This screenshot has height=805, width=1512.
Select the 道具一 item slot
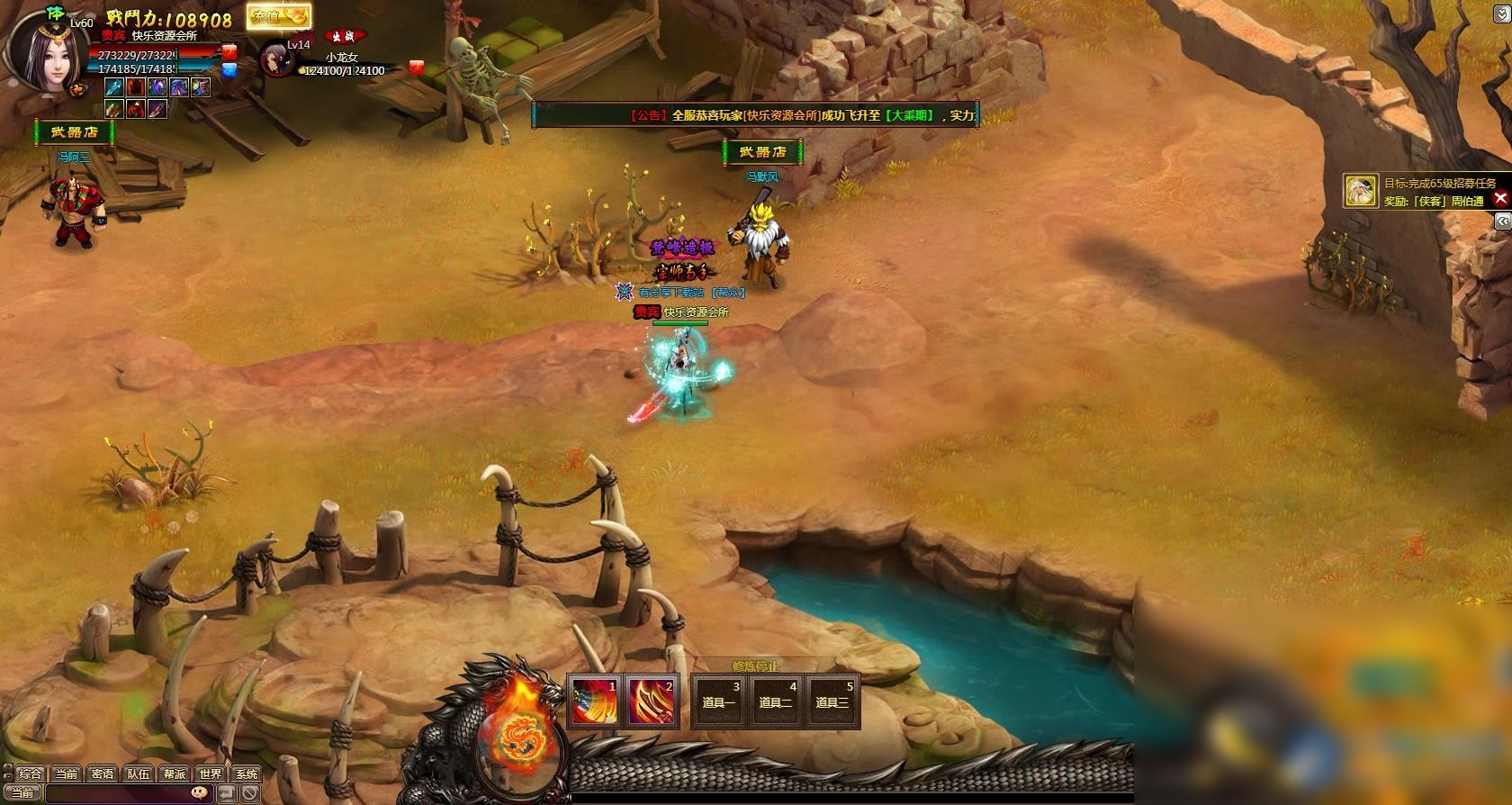pos(718,701)
